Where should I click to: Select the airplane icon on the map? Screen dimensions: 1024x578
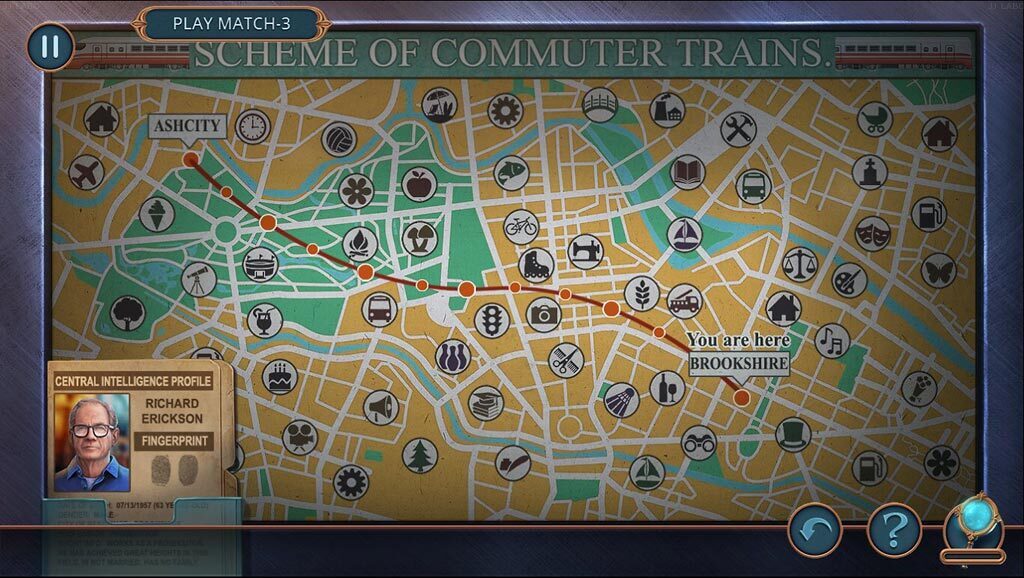87,173
